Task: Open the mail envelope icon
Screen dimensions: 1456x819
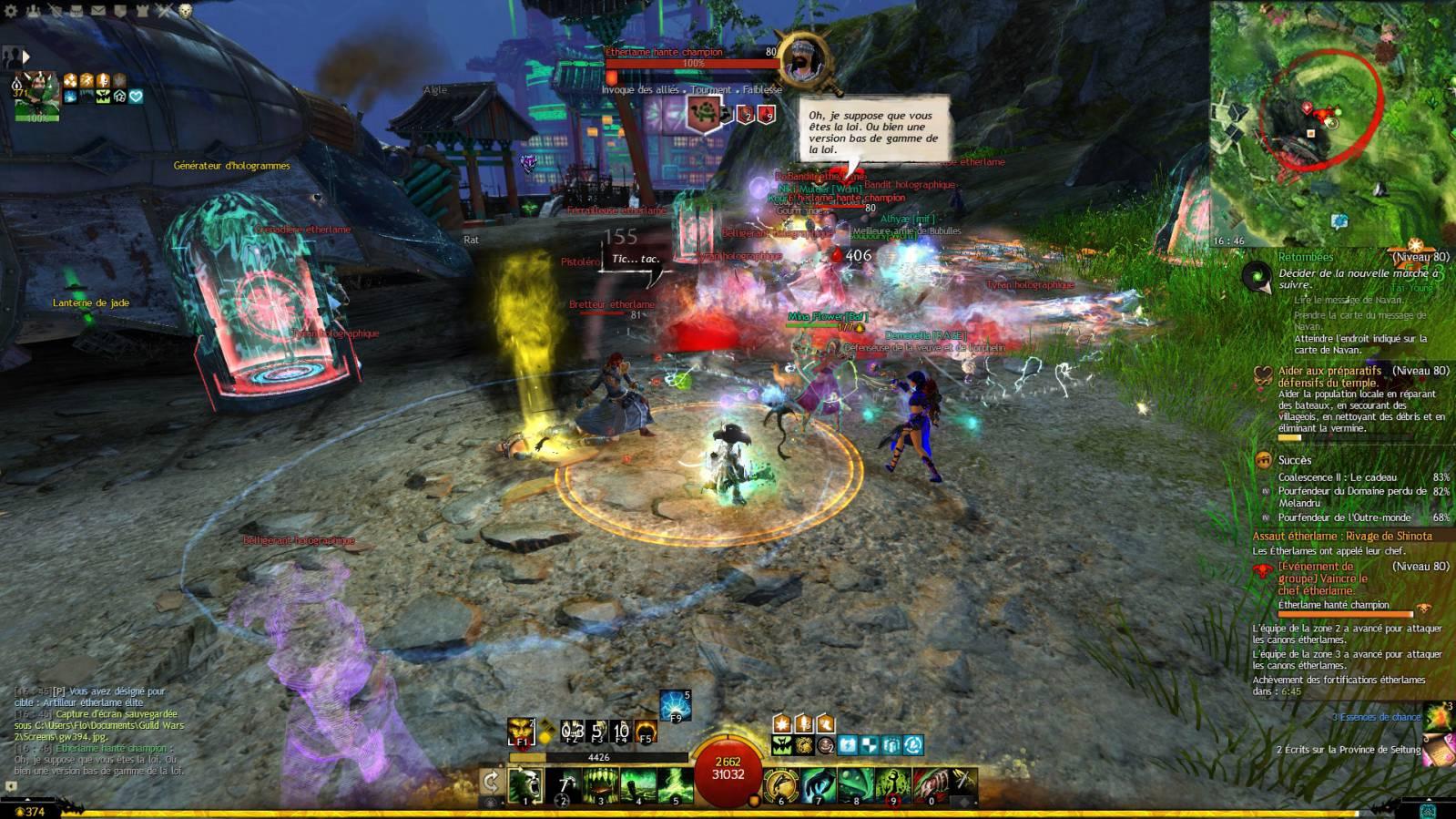Action: tap(97, 11)
